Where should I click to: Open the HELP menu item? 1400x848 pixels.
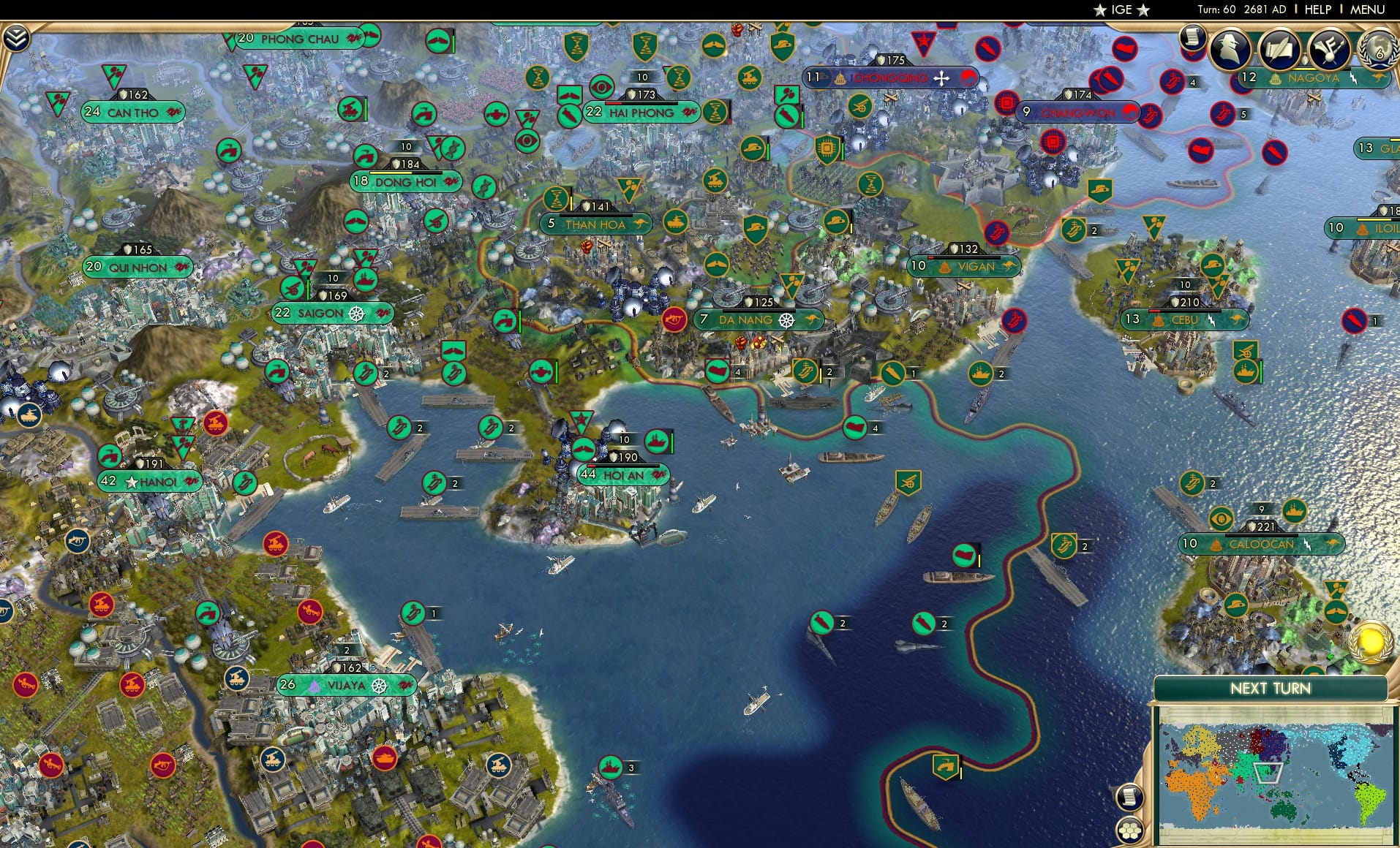click(x=1319, y=9)
